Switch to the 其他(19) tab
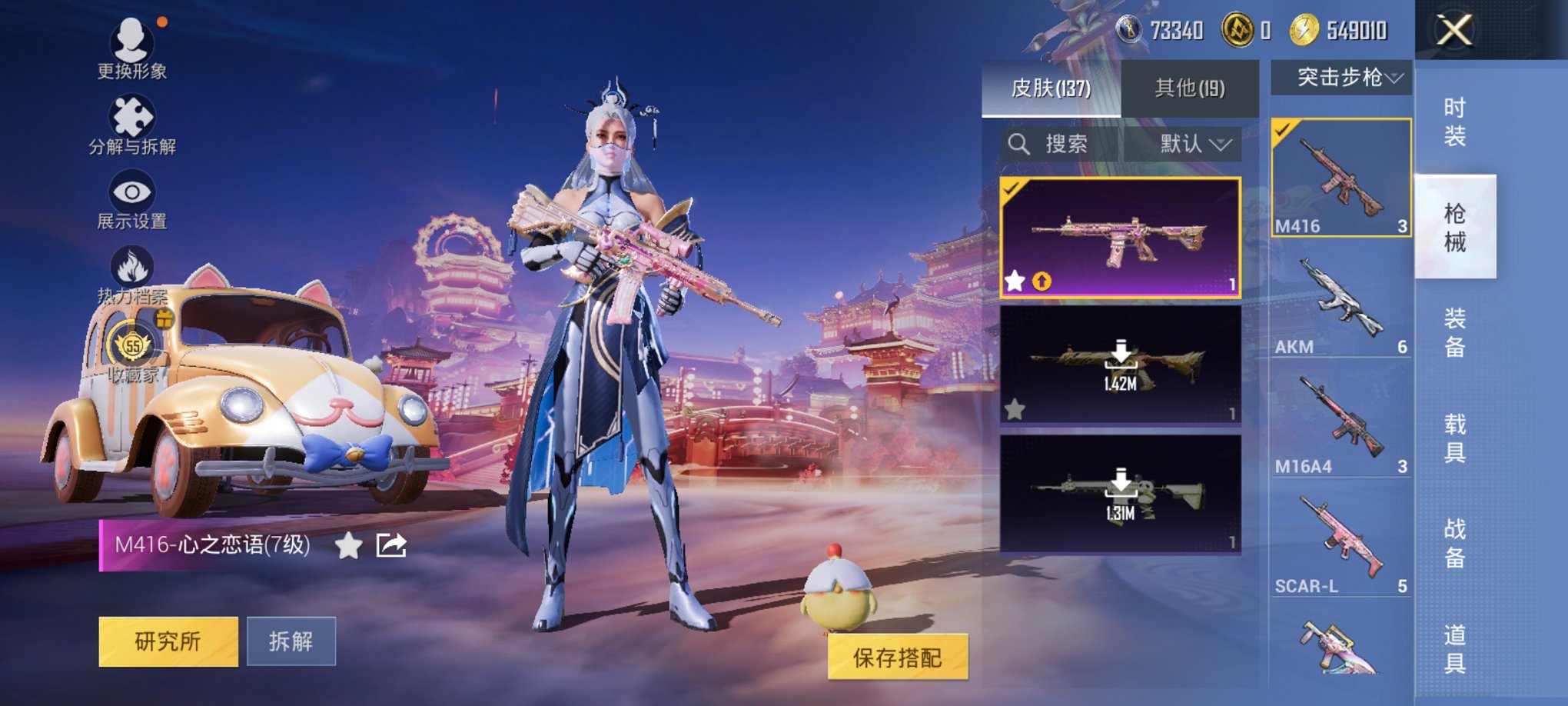The width and height of the screenshot is (1568, 706). (x=1191, y=88)
